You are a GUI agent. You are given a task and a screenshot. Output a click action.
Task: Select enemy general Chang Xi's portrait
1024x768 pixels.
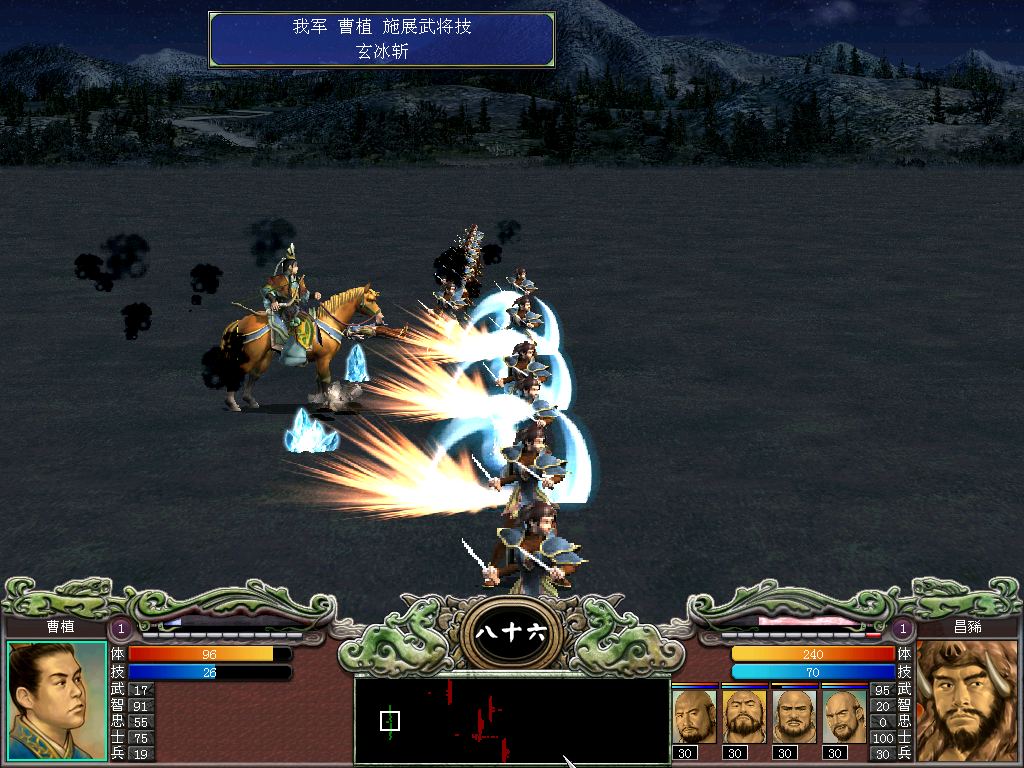point(968,700)
